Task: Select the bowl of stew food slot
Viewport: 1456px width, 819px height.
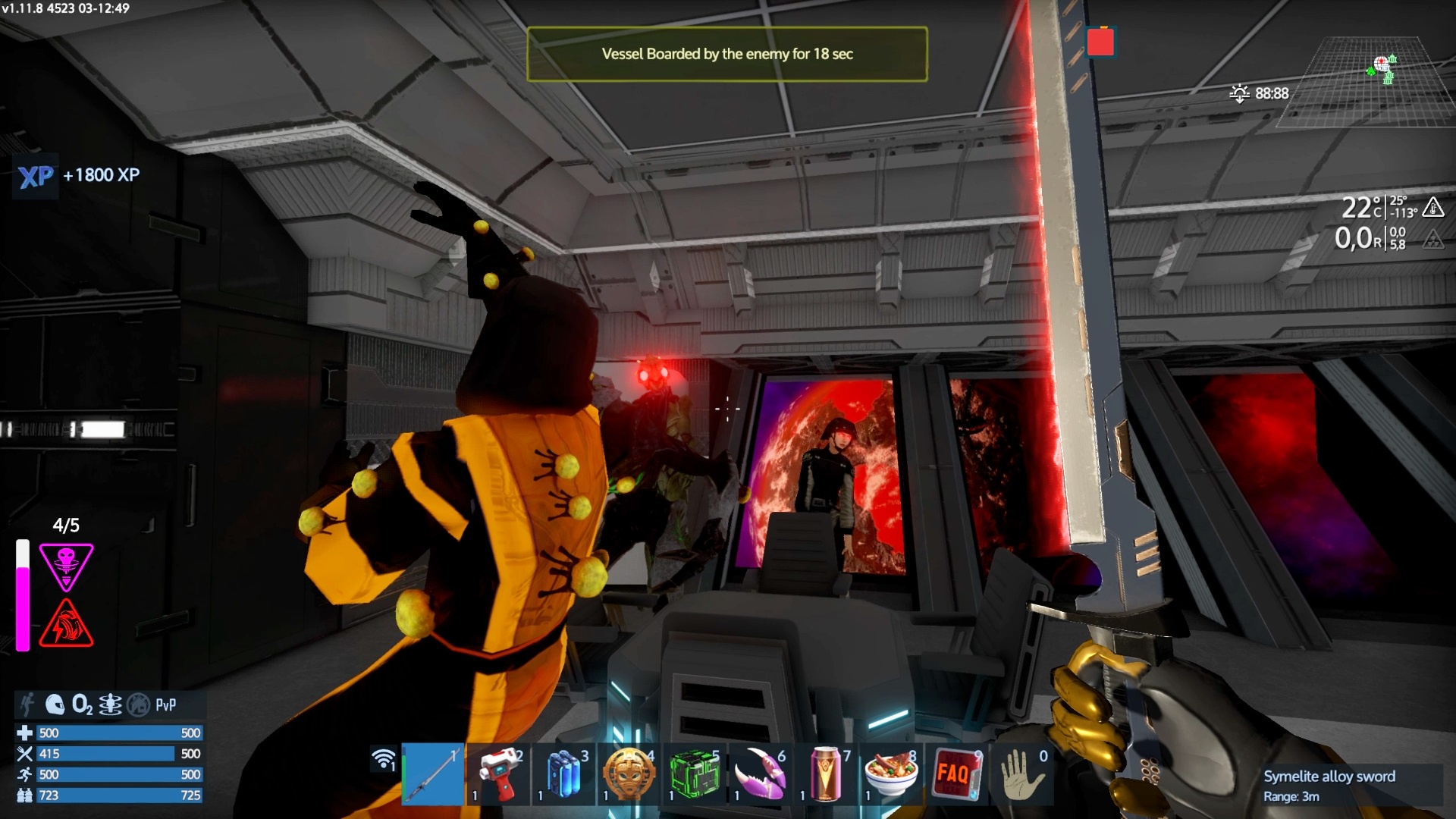Action: point(891,773)
